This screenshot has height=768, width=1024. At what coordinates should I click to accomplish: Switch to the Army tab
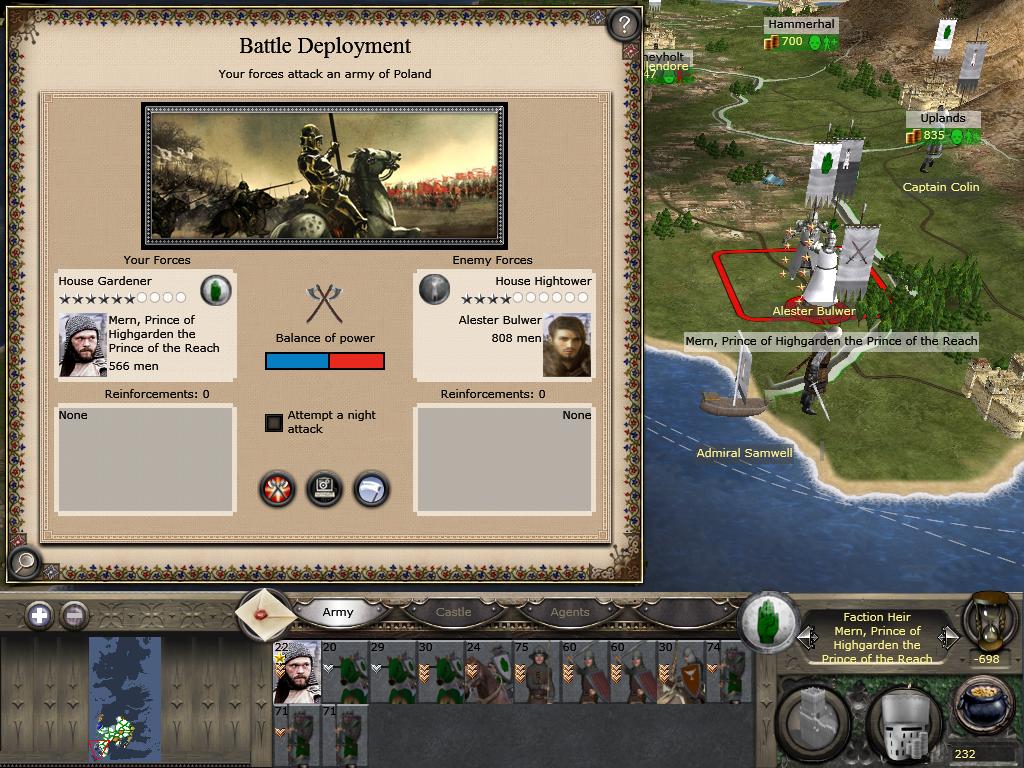pyautogui.click(x=338, y=612)
